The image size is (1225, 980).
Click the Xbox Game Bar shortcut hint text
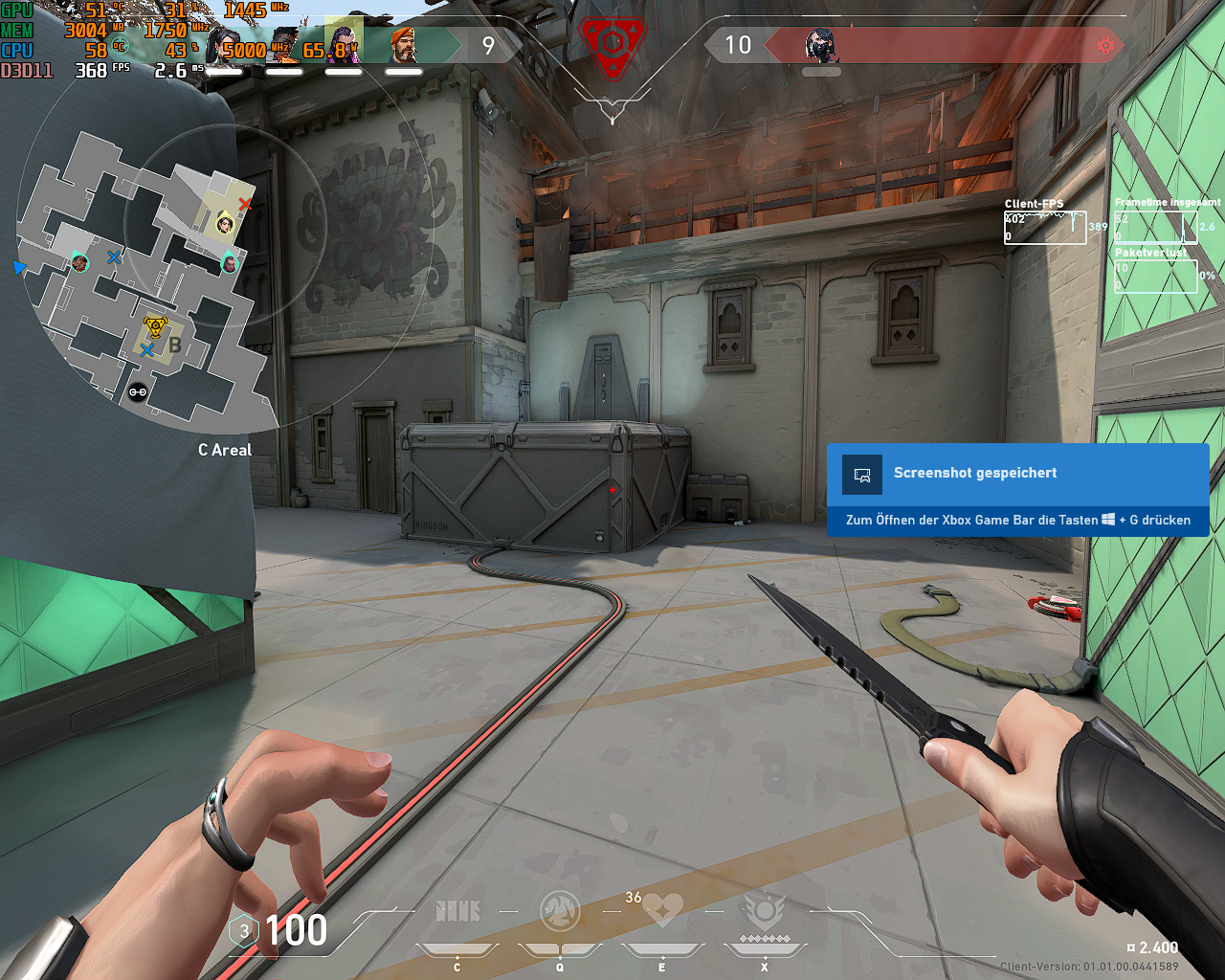point(1017,520)
